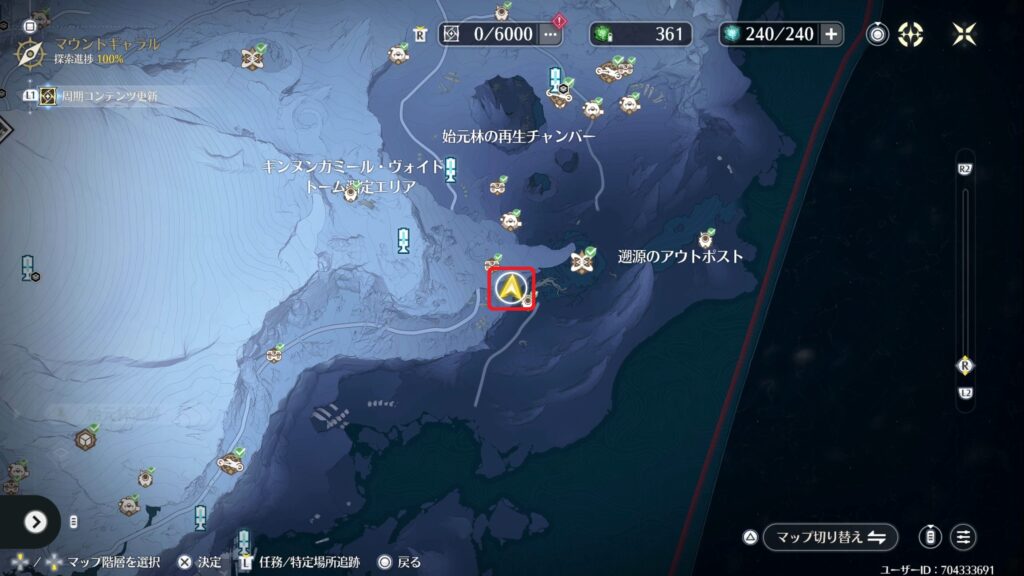Open the 0/6000 ellipsis options button
Image resolution: width=1024 pixels, height=576 pixels.
tap(550, 34)
